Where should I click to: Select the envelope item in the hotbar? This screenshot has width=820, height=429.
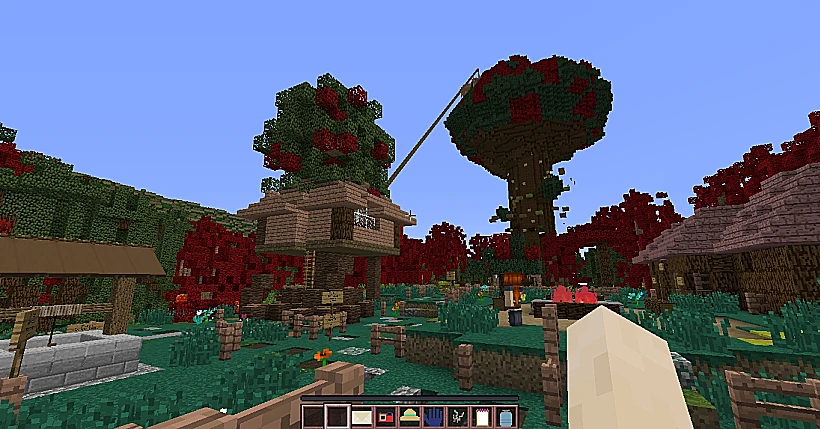pyautogui.click(x=361, y=415)
